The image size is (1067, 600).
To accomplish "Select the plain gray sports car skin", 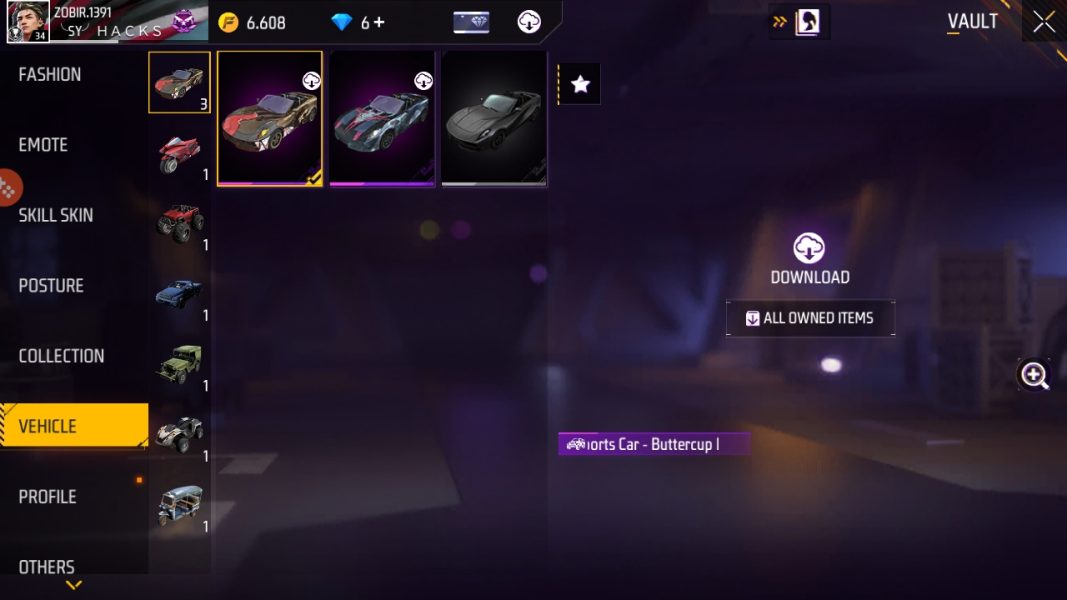I will coord(494,120).
